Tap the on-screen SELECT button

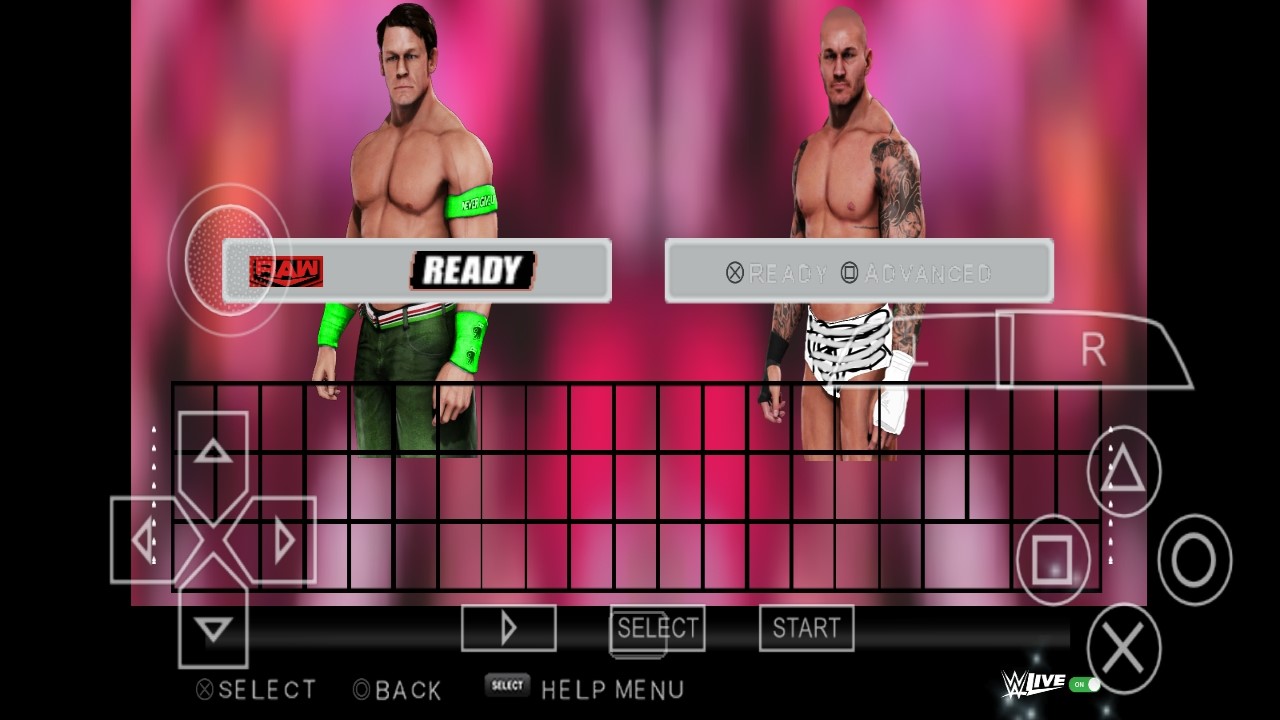click(x=657, y=628)
